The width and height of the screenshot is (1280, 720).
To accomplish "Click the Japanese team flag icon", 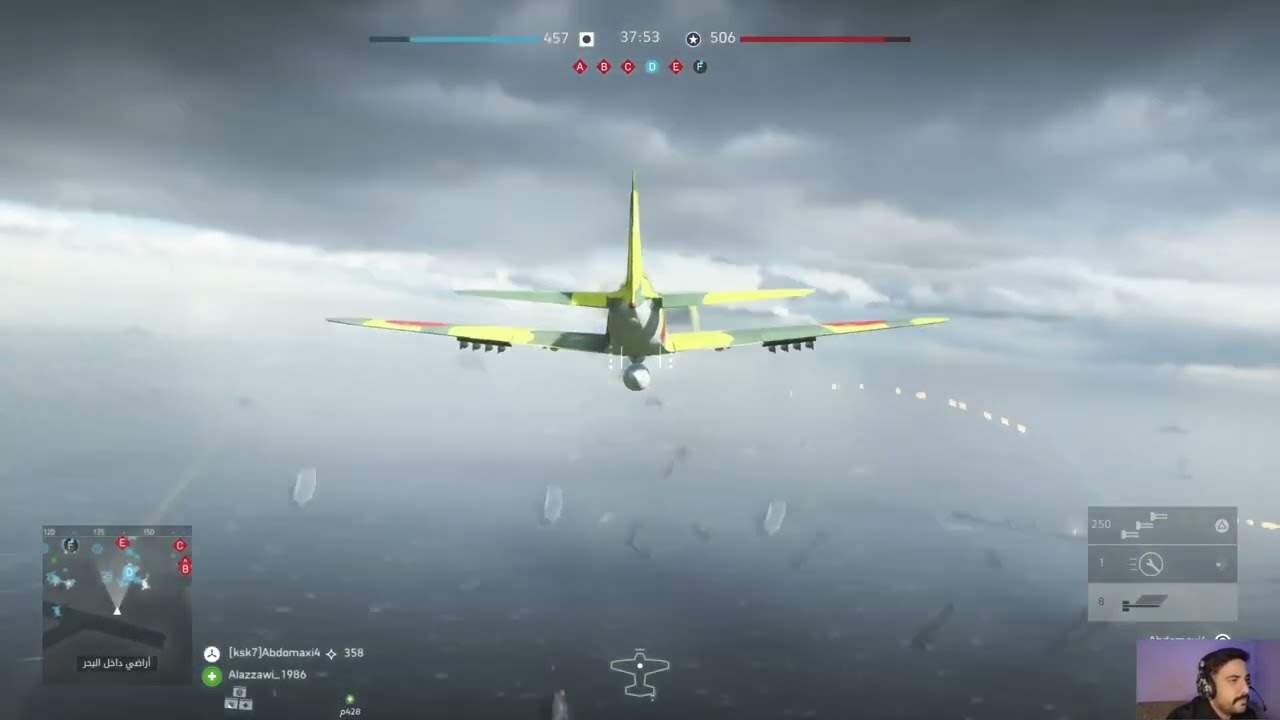I will [x=587, y=39].
